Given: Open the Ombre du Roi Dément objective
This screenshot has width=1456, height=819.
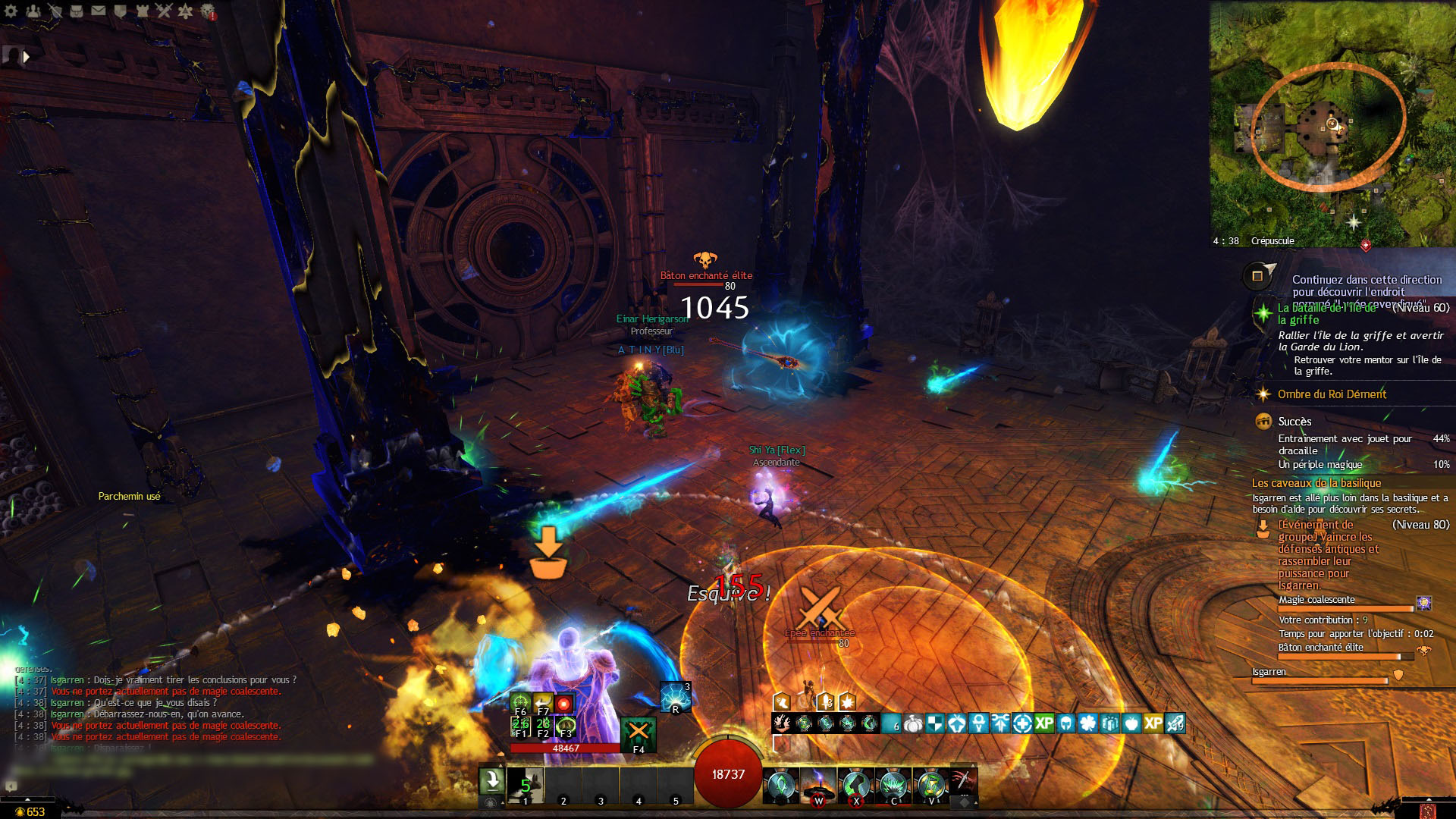Looking at the screenshot, I should click(1332, 394).
